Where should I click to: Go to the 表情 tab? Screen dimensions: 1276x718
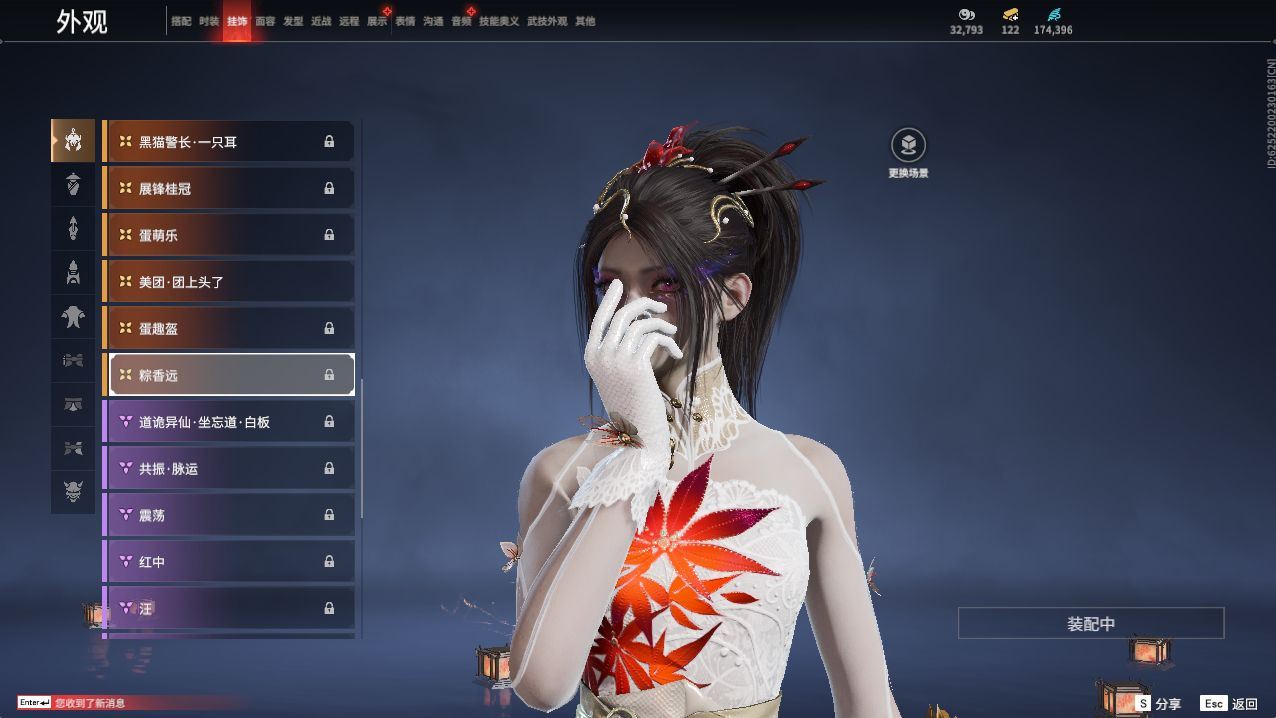pos(405,21)
